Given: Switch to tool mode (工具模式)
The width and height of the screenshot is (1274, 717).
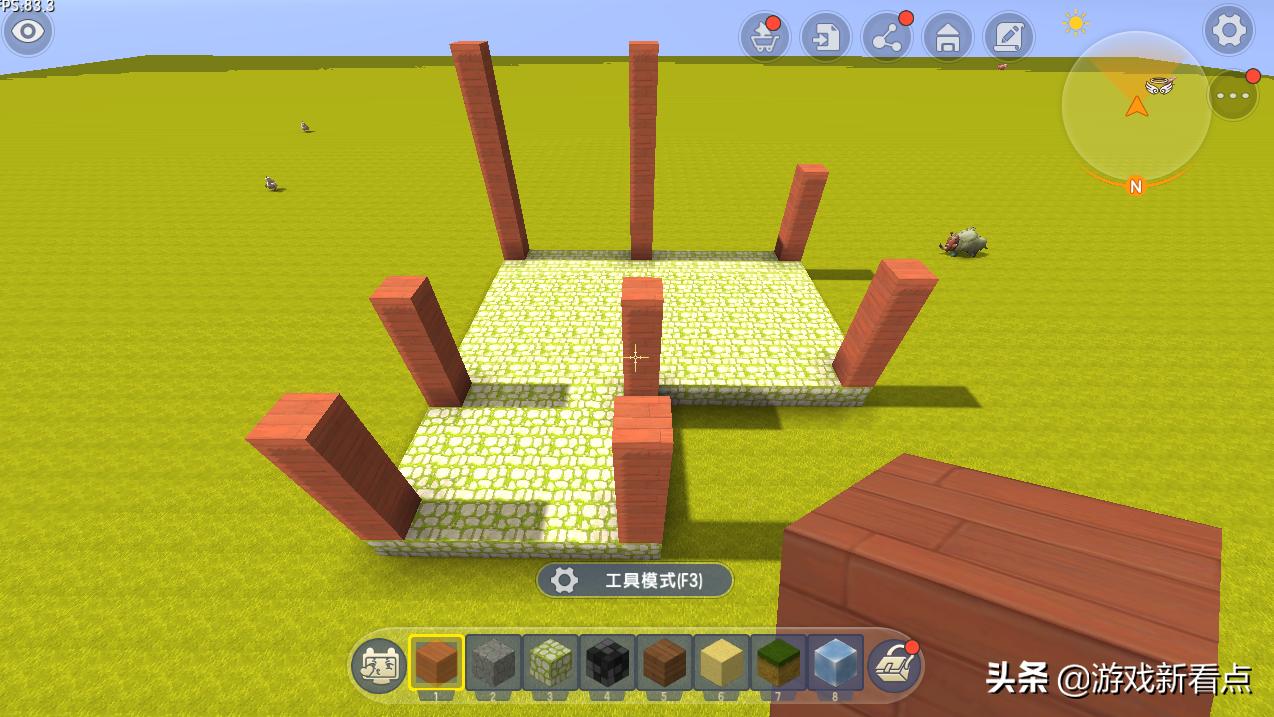Looking at the screenshot, I should (635, 580).
